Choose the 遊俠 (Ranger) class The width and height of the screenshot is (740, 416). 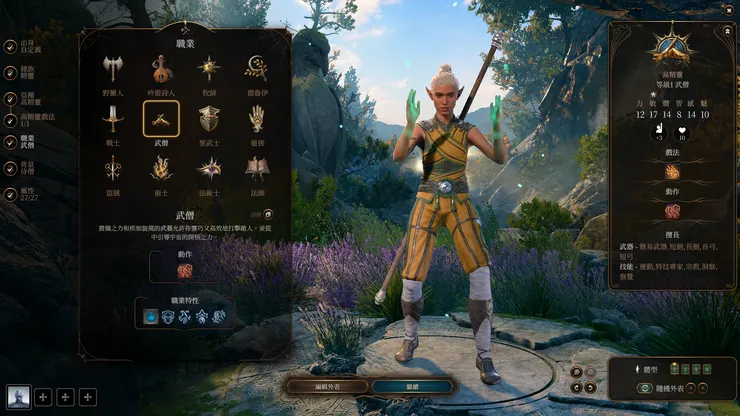tap(257, 119)
